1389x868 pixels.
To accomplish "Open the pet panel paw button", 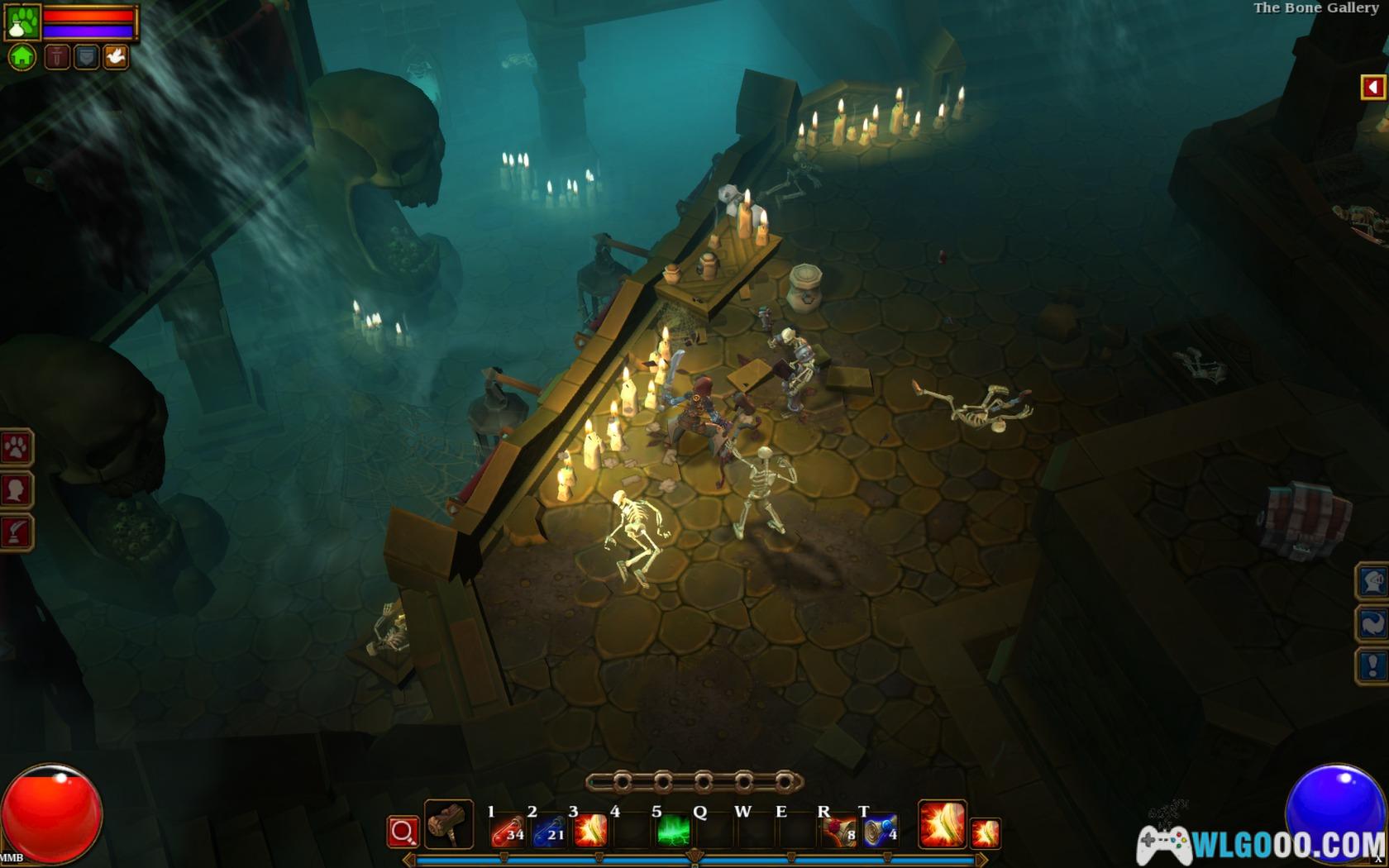I will tap(17, 448).
